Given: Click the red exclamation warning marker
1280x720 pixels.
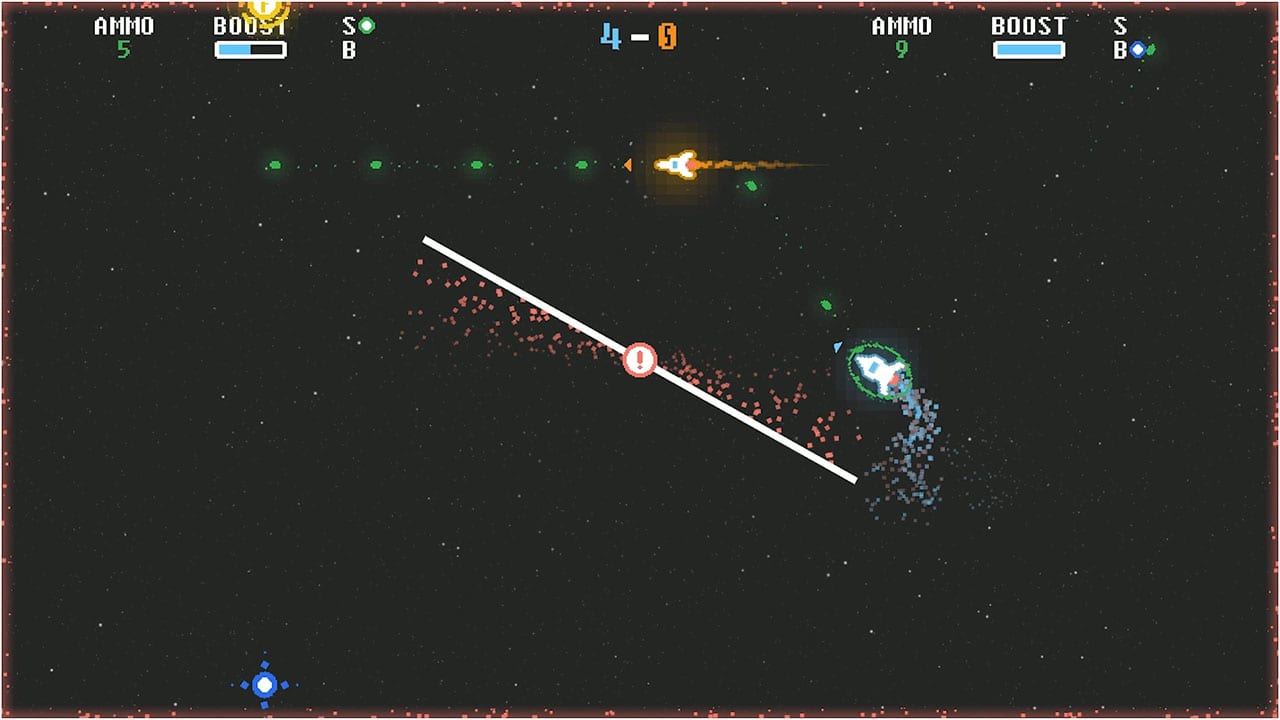Looking at the screenshot, I should (x=640, y=360).
